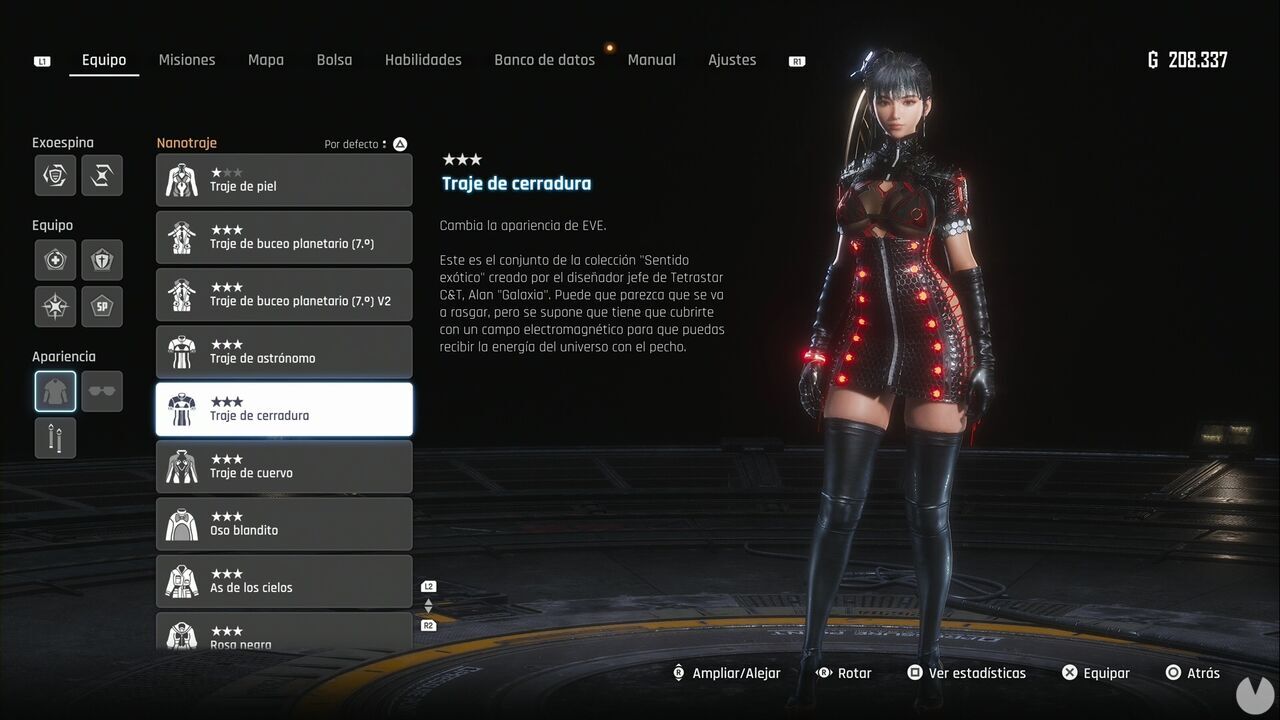Click Ver estadísticas at the bottom

[x=966, y=672]
